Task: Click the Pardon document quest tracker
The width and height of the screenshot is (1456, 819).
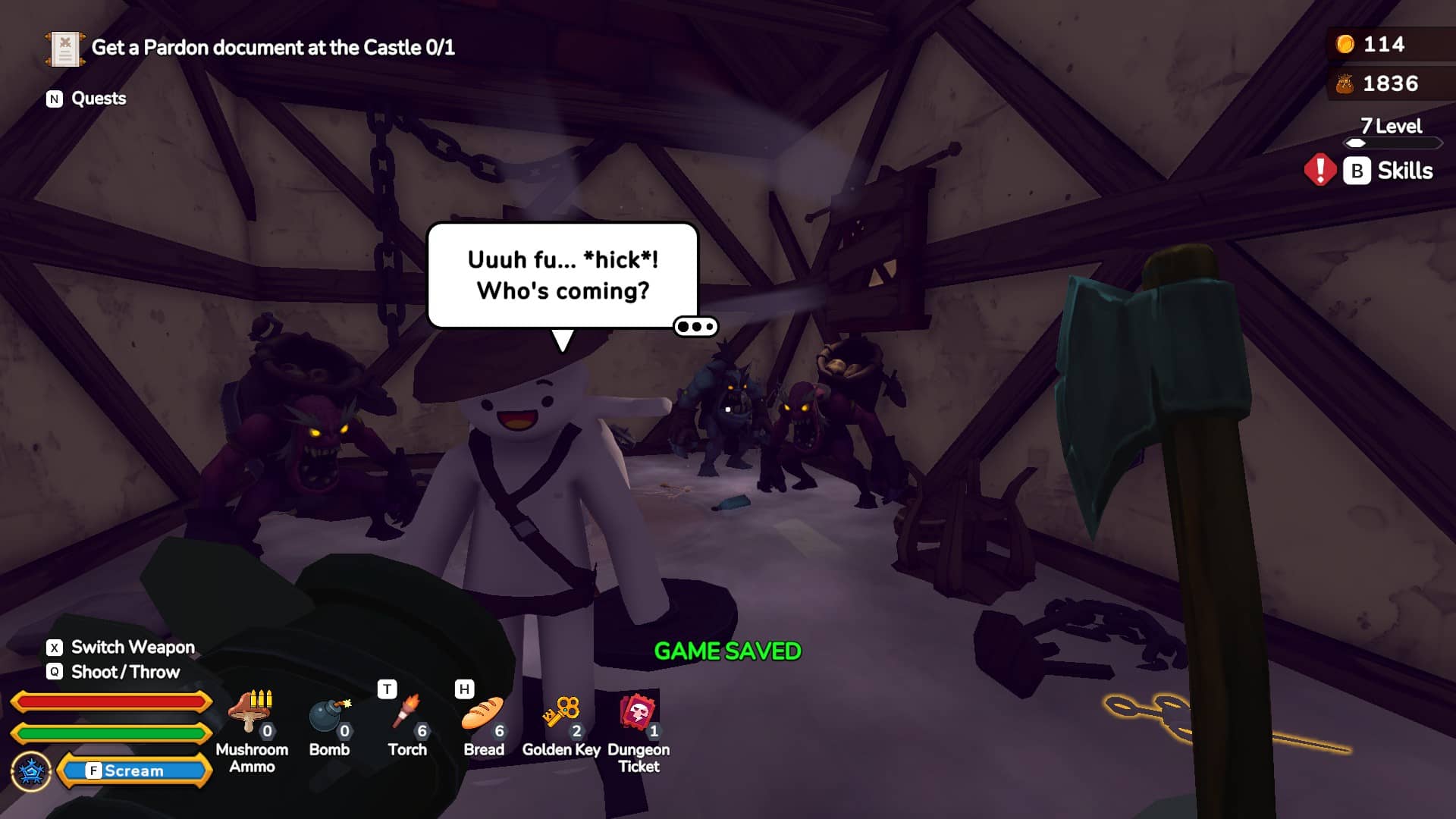Action: (252, 48)
